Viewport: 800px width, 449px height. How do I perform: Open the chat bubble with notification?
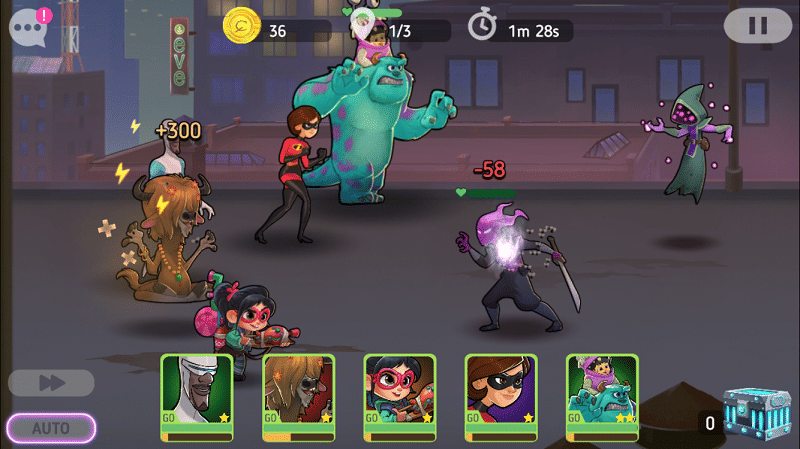29,26
